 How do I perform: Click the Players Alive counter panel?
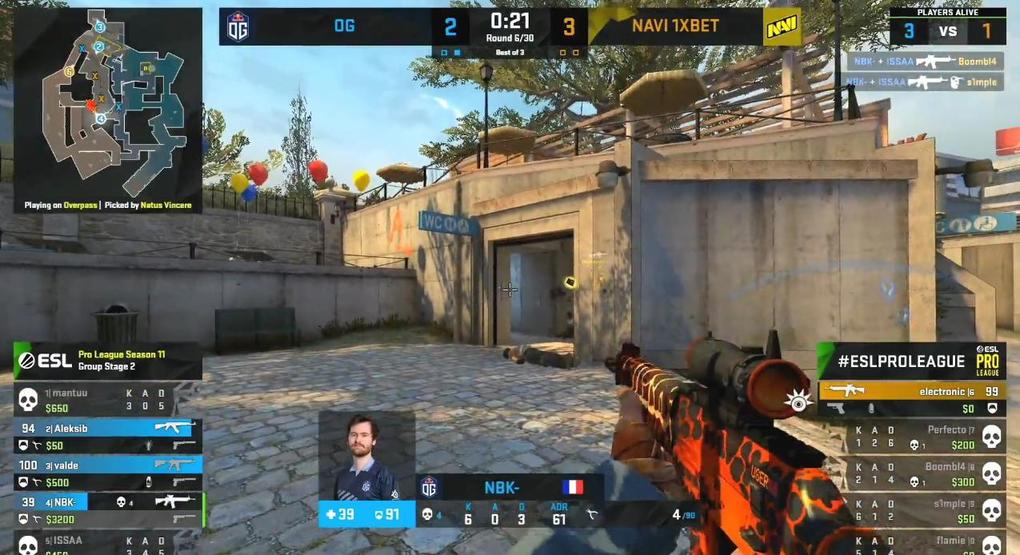[x=946, y=26]
